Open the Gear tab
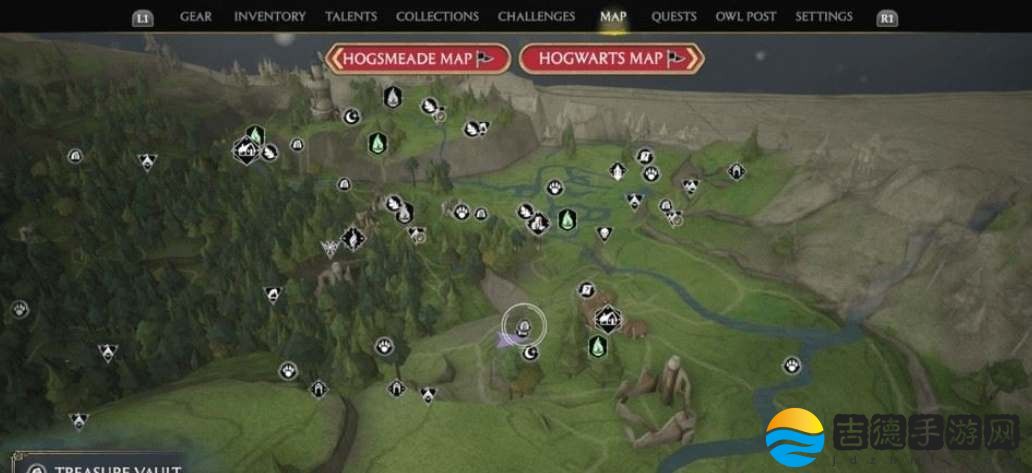 tap(194, 17)
